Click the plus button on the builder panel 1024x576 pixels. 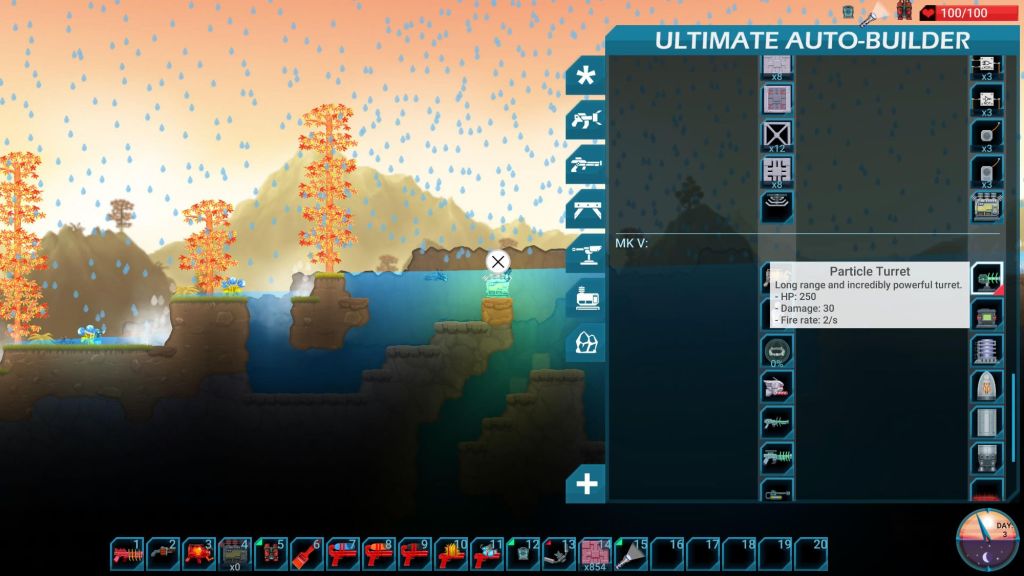(x=586, y=485)
